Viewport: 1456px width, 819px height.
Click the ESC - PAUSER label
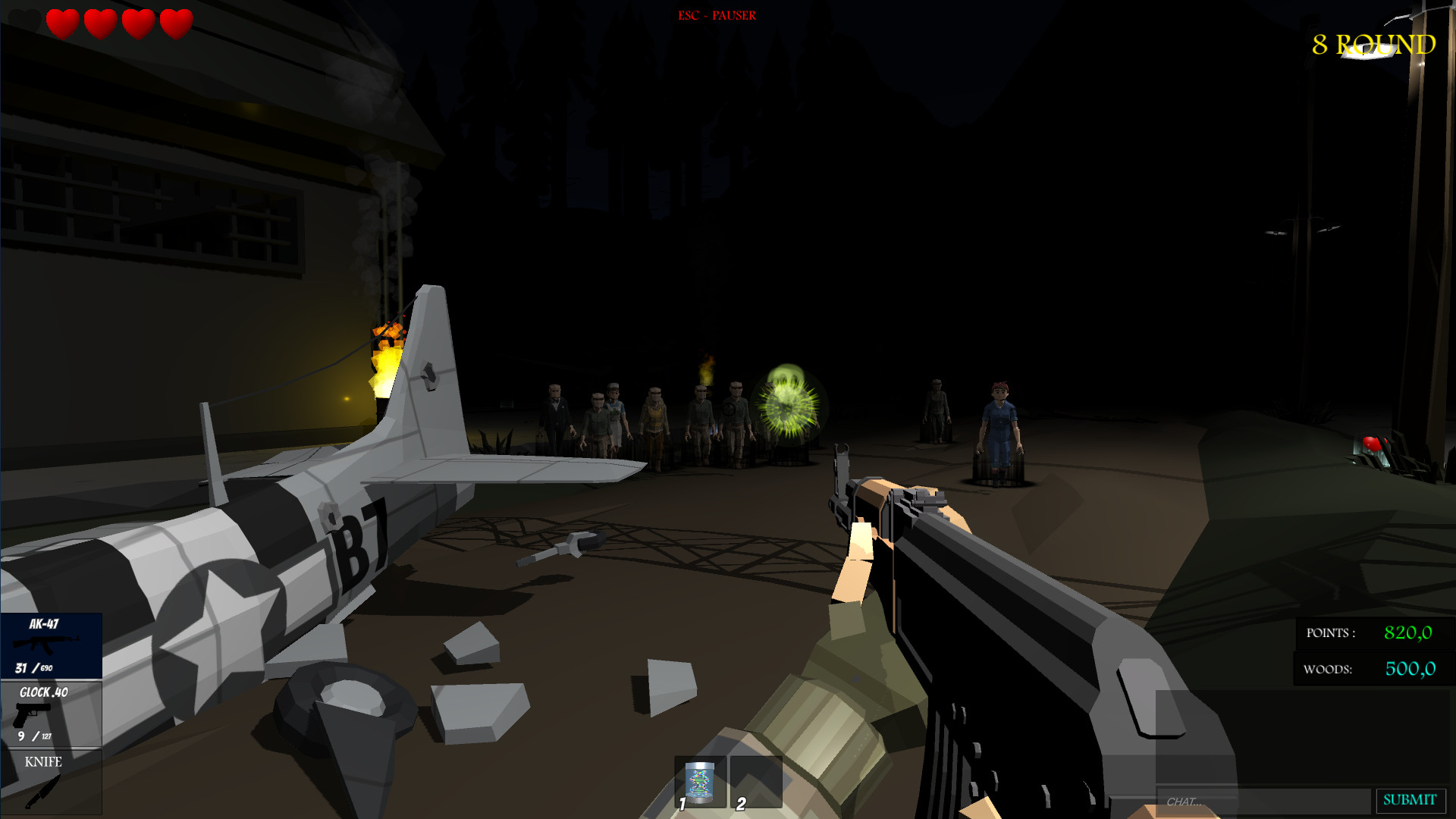(x=717, y=15)
